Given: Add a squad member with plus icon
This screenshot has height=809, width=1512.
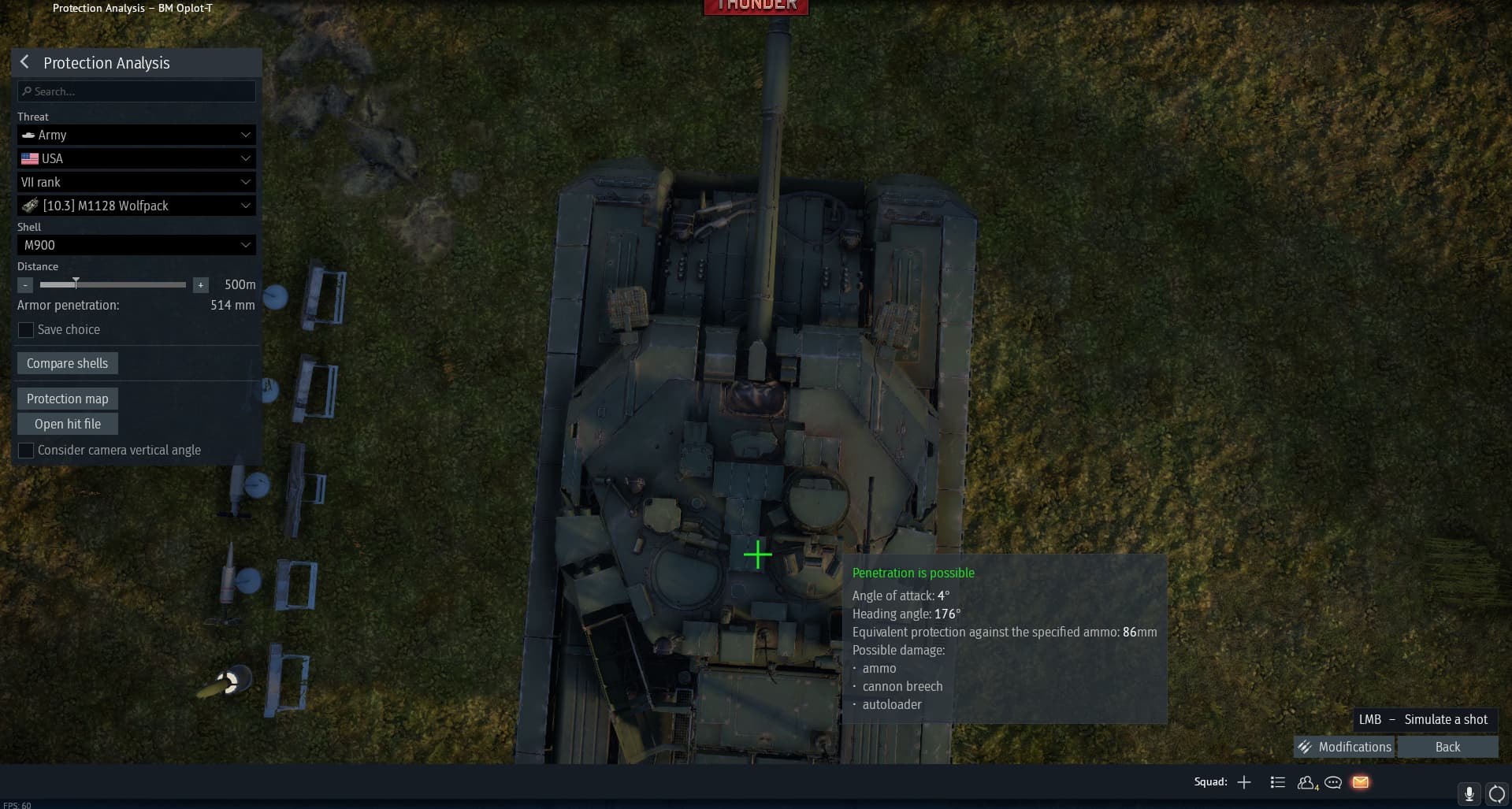Looking at the screenshot, I should (1244, 782).
